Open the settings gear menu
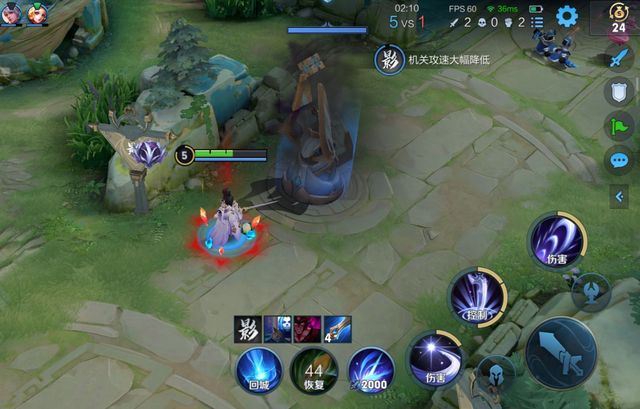The image size is (640, 409). (x=567, y=16)
